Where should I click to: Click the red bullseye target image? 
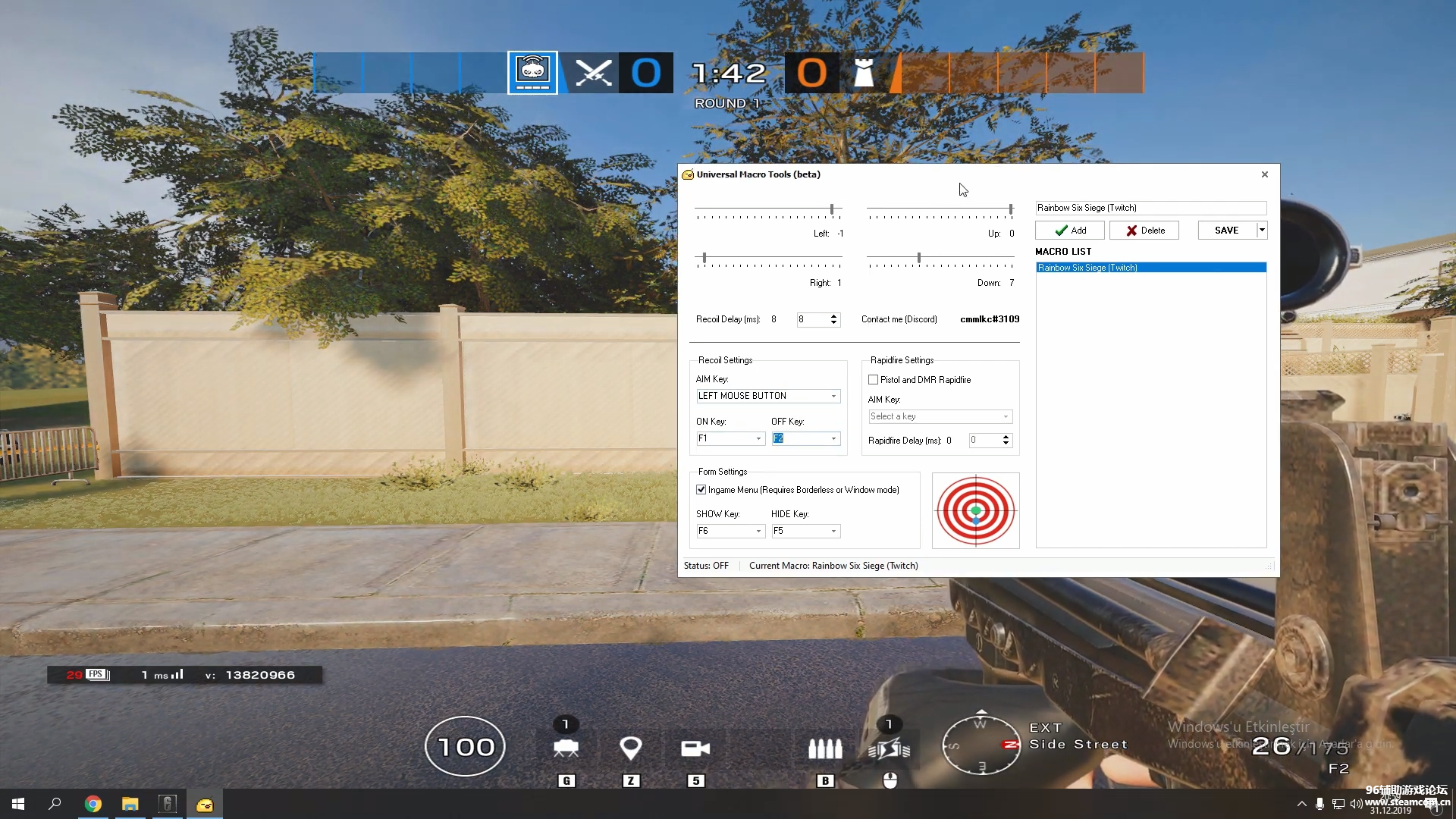pyautogui.click(x=975, y=510)
